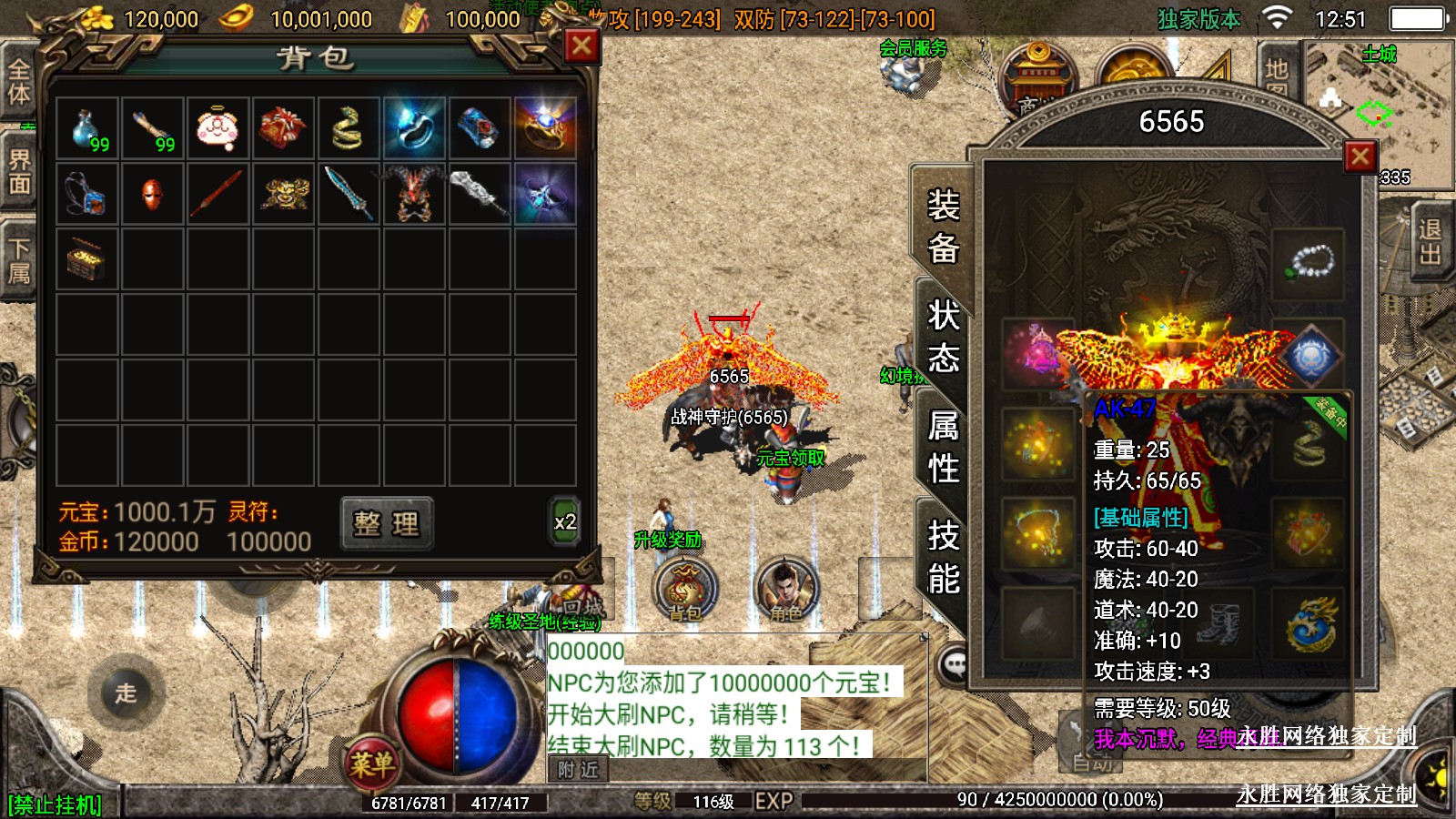
Task: Open the 菜单 menu button
Action: pos(371,763)
